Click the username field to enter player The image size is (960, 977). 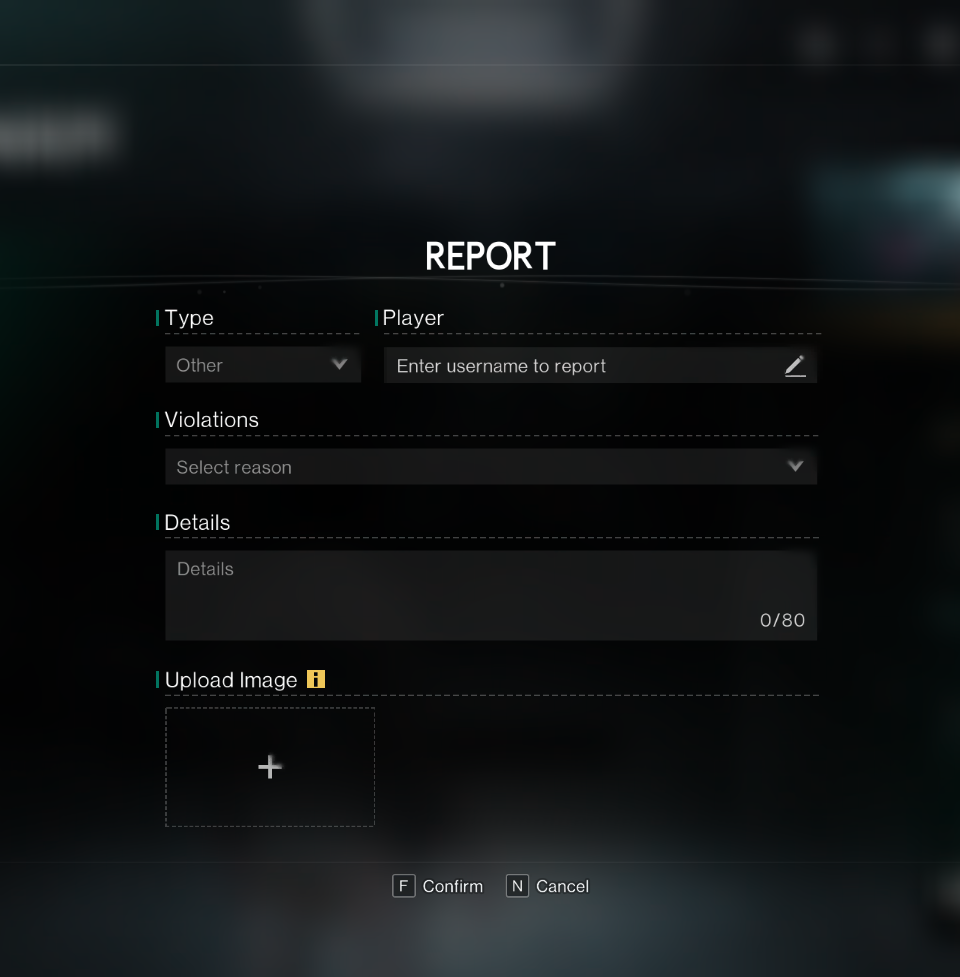(580, 366)
